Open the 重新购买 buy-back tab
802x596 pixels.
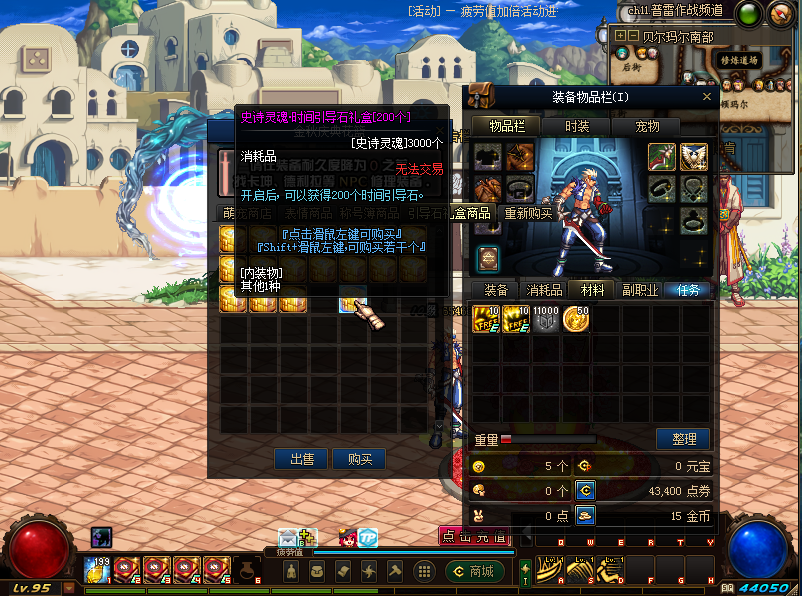point(528,213)
